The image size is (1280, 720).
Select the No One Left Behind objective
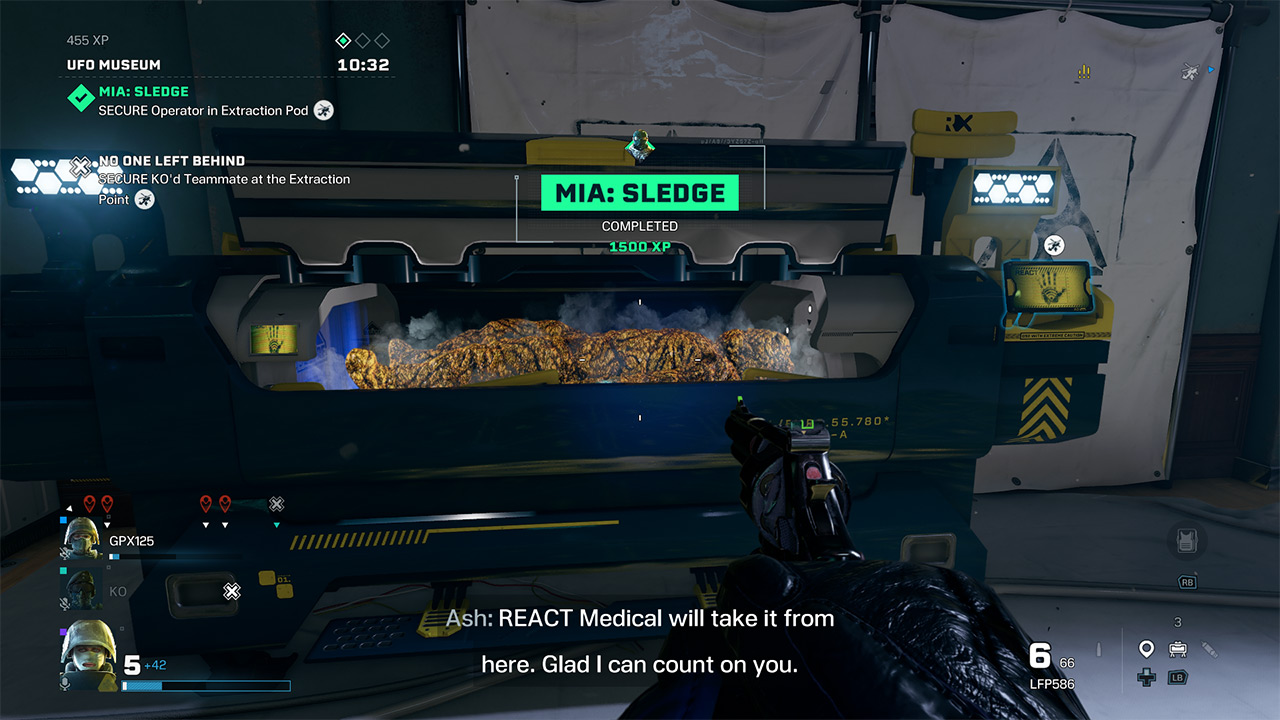coord(171,161)
